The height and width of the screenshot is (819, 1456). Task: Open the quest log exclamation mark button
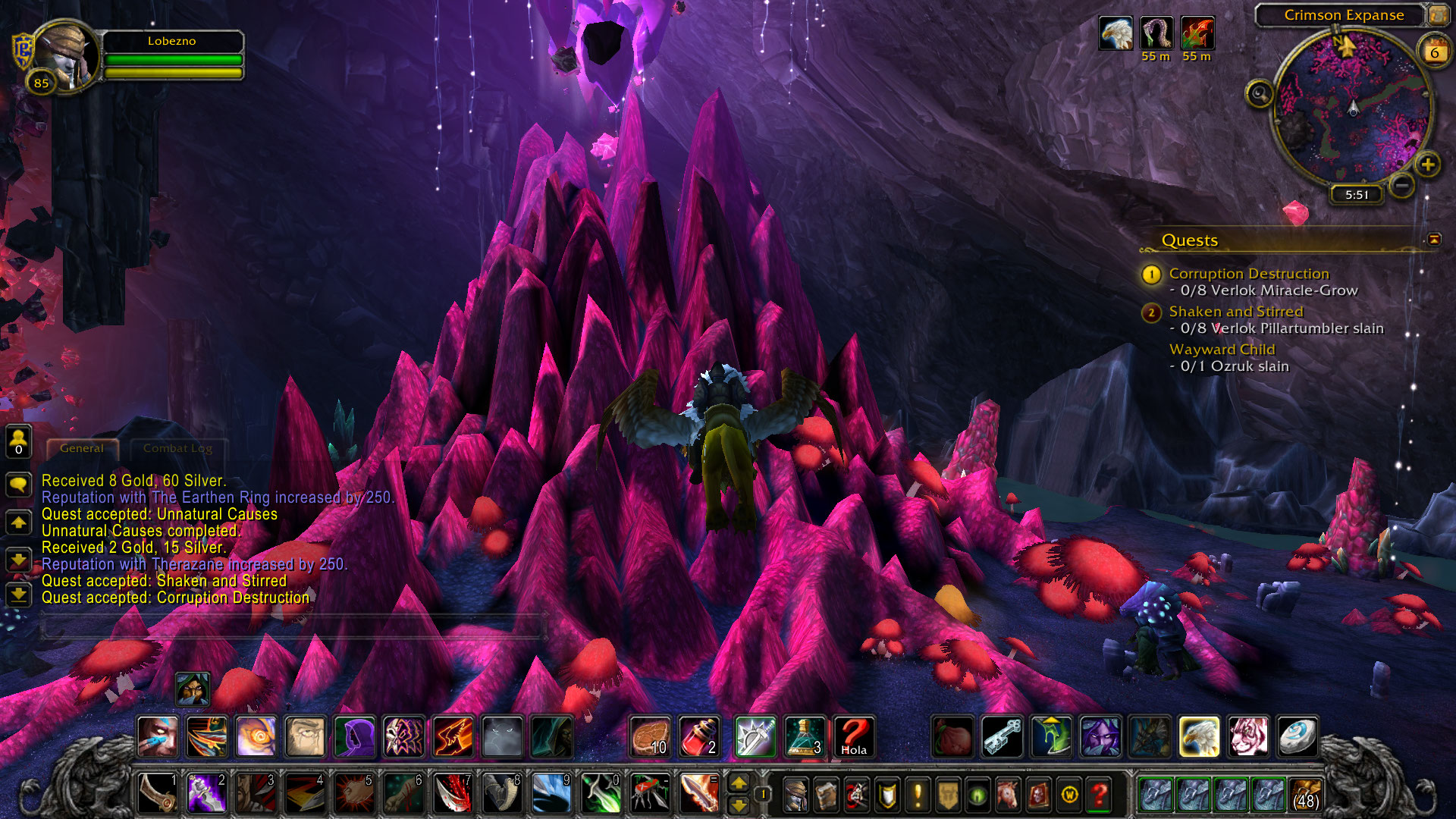tap(918, 795)
